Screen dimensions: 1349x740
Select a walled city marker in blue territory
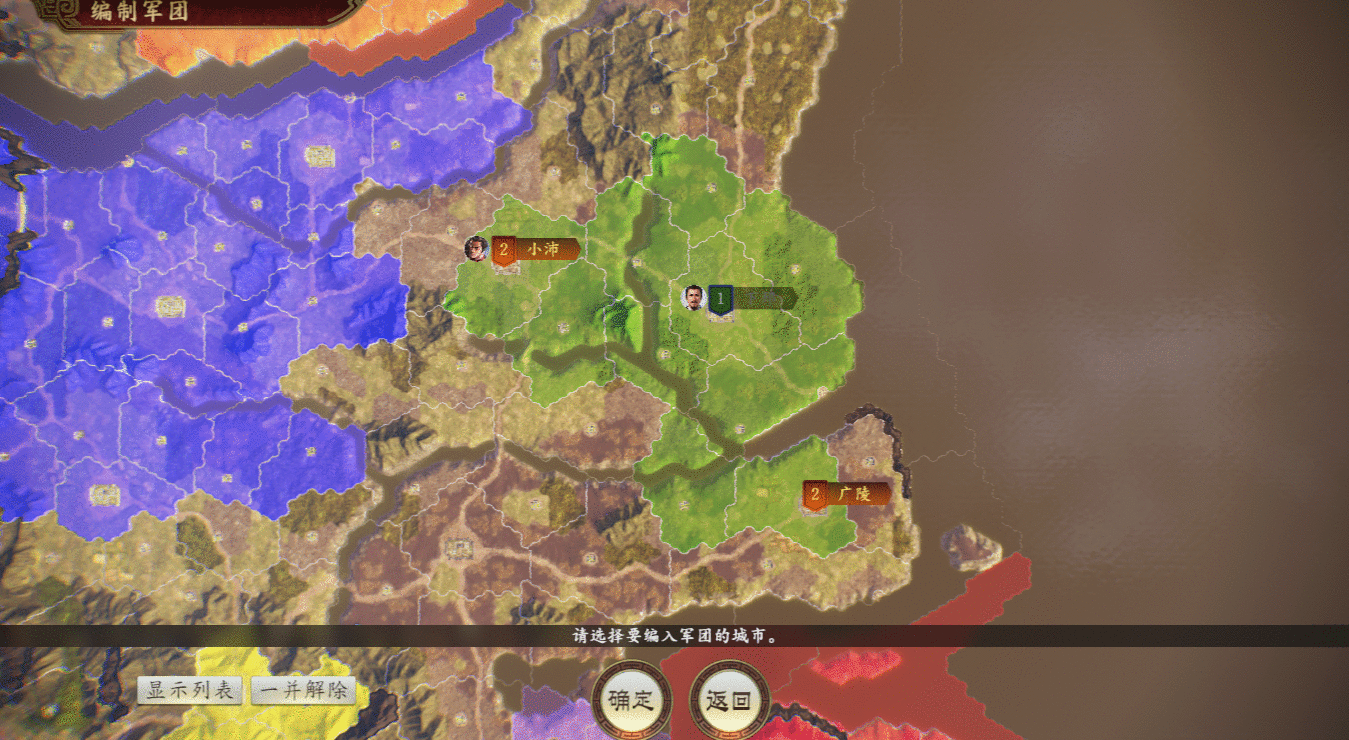tap(320, 156)
